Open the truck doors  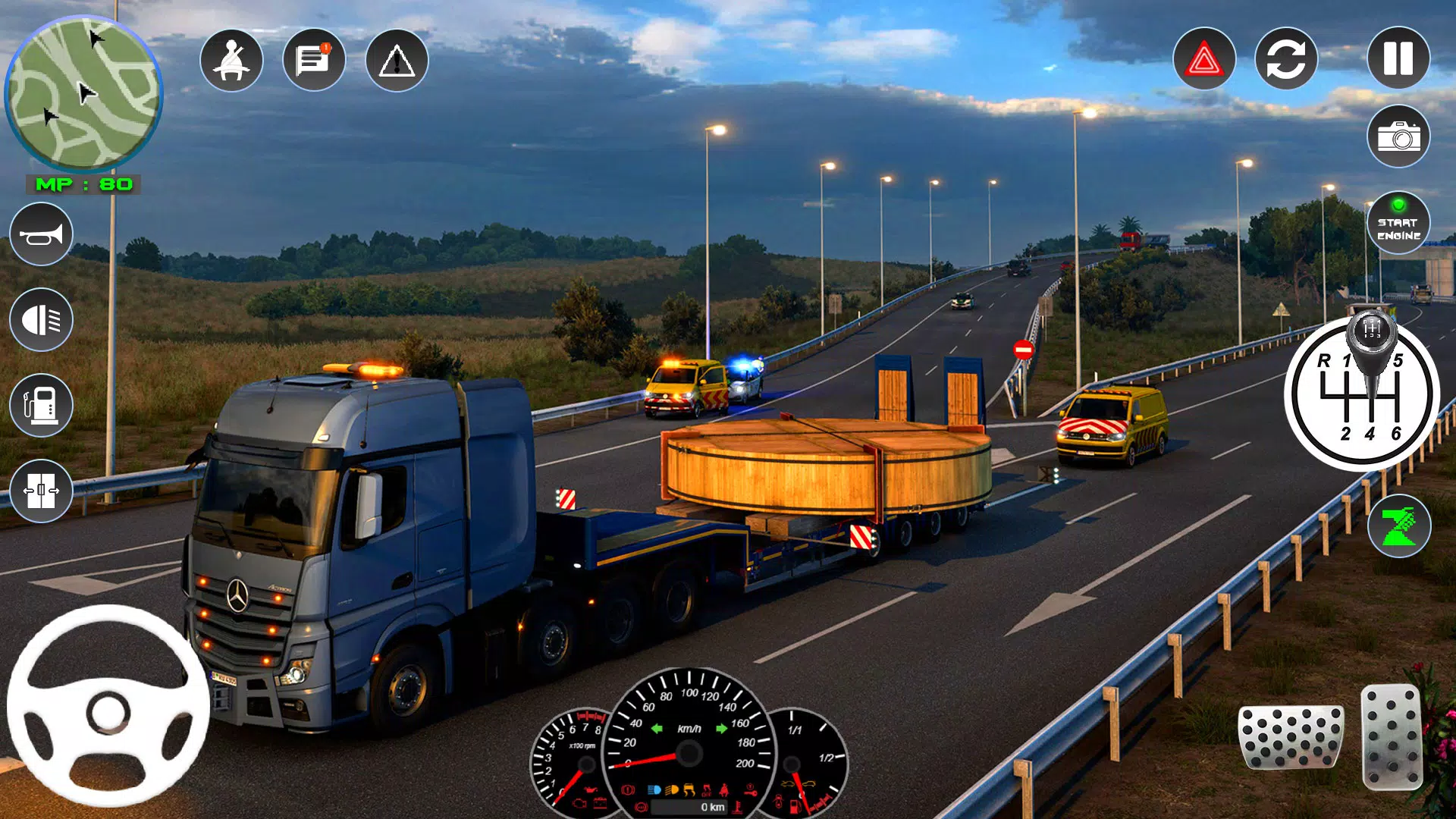pos(42,491)
